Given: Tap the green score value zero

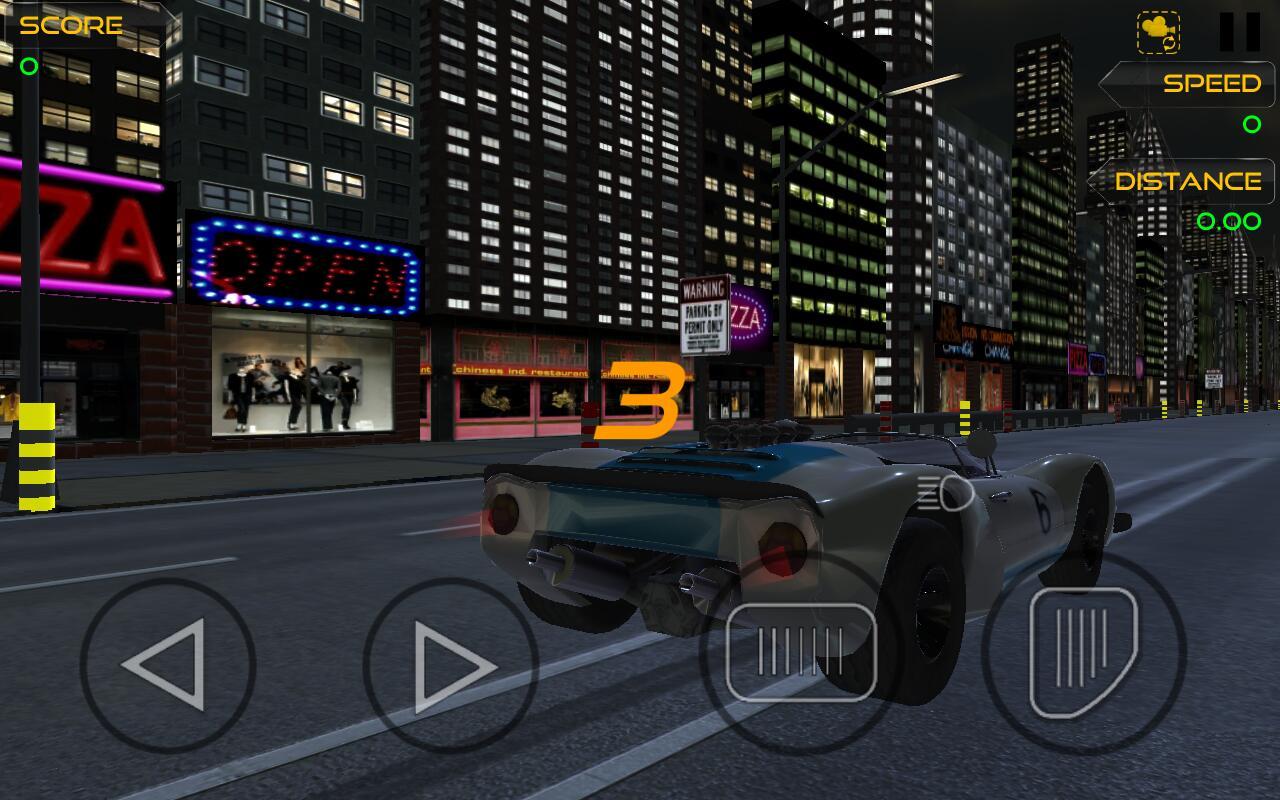Looking at the screenshot, I should click(29, 68).
